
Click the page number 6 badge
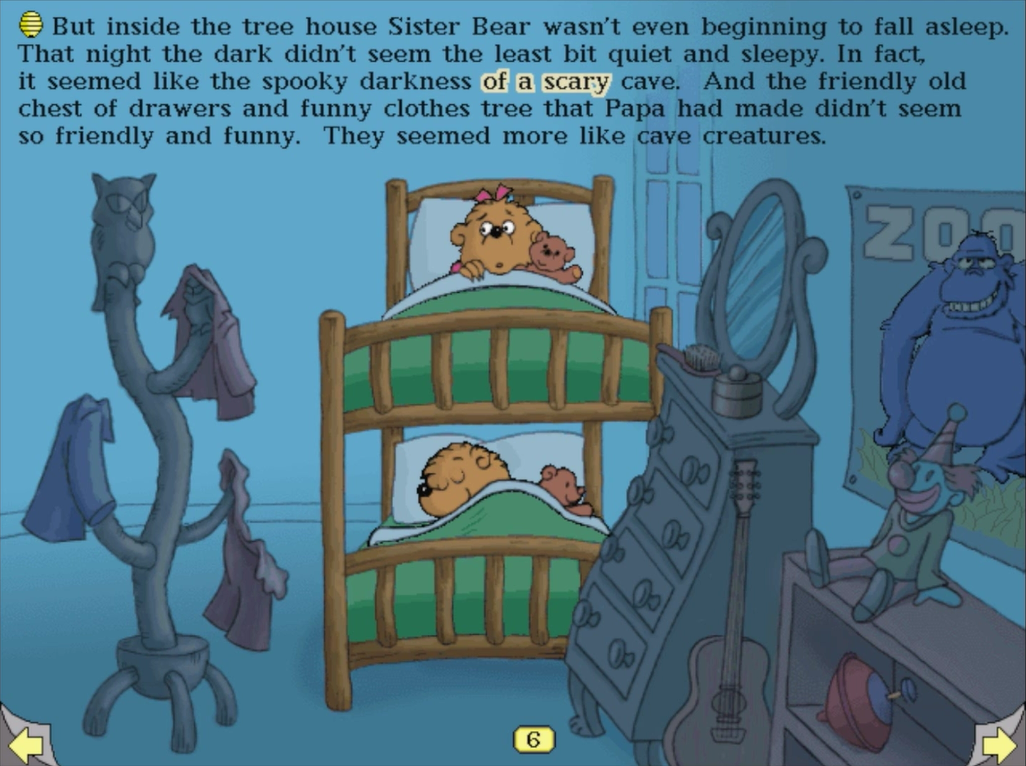tap(533, 739)
